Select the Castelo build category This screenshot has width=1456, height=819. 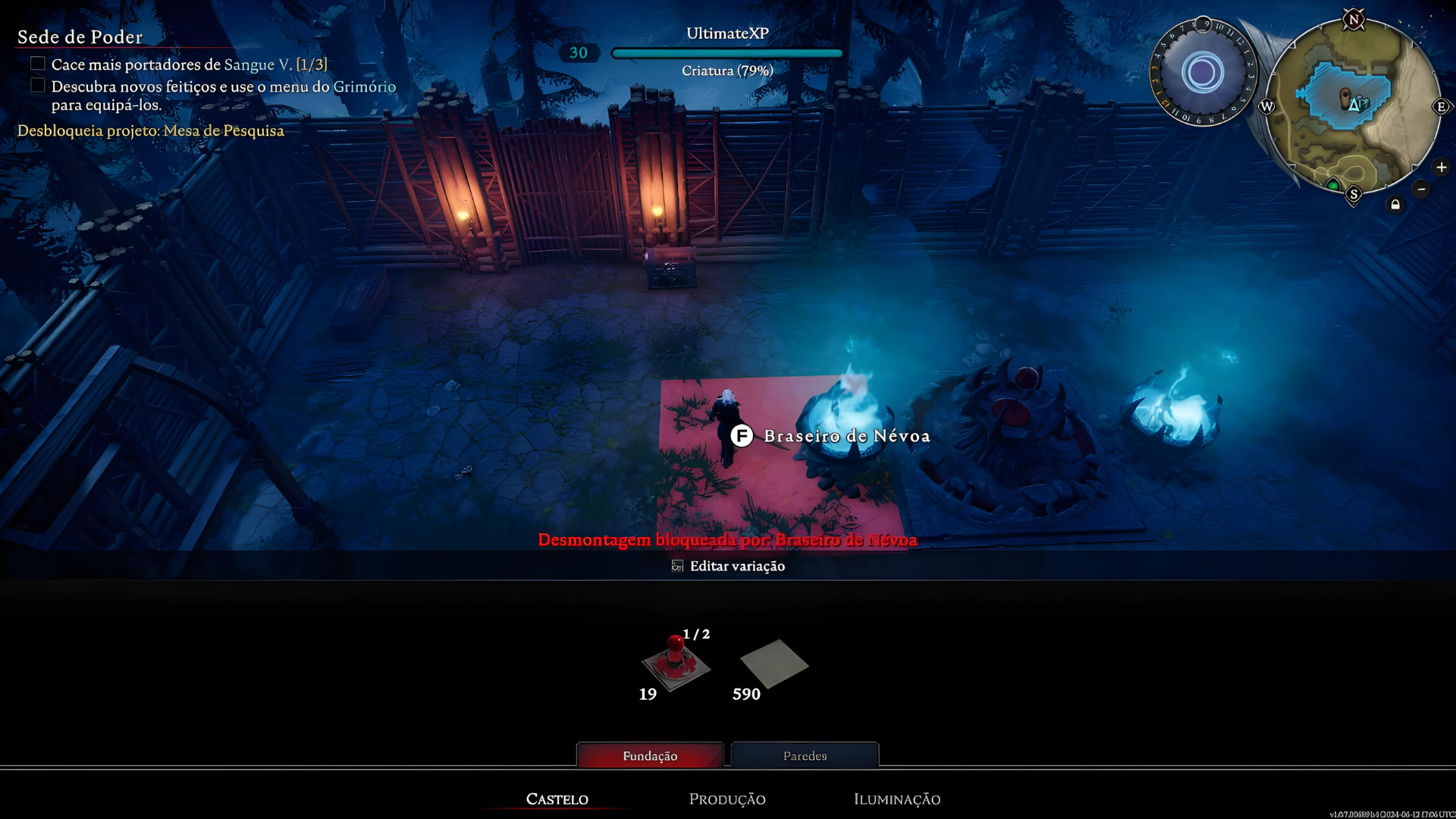coord(557,799)
